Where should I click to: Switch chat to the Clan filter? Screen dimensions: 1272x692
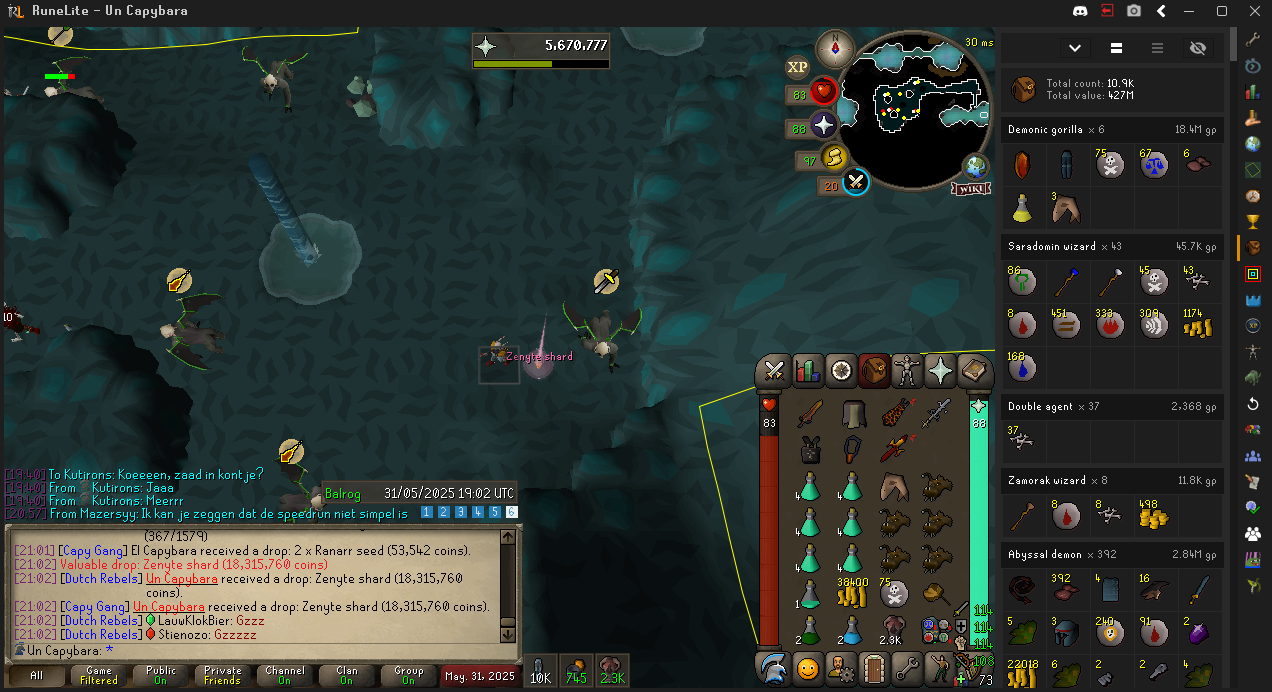(x=346, y=676)
